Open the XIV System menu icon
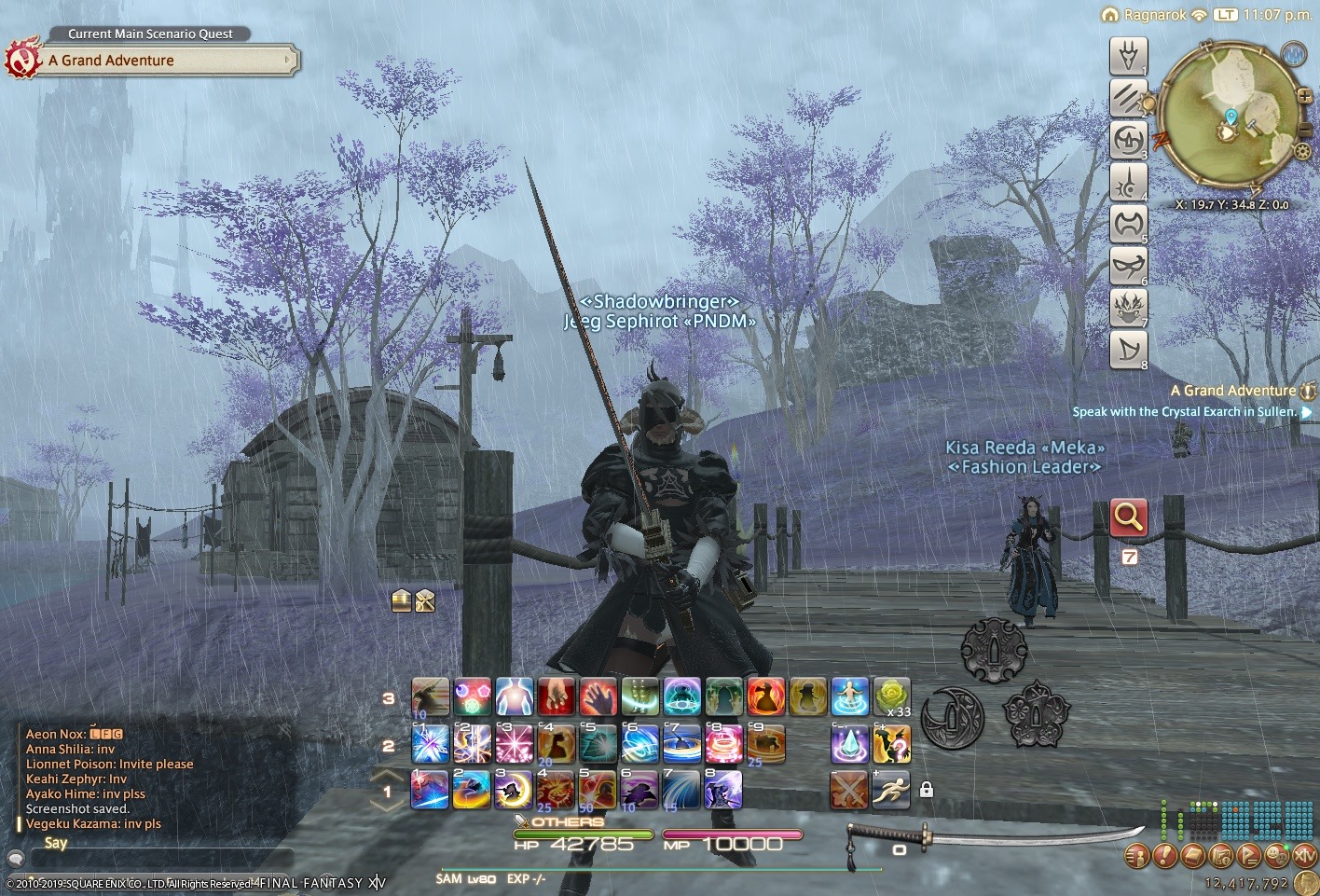 [x=1306, y=855]
